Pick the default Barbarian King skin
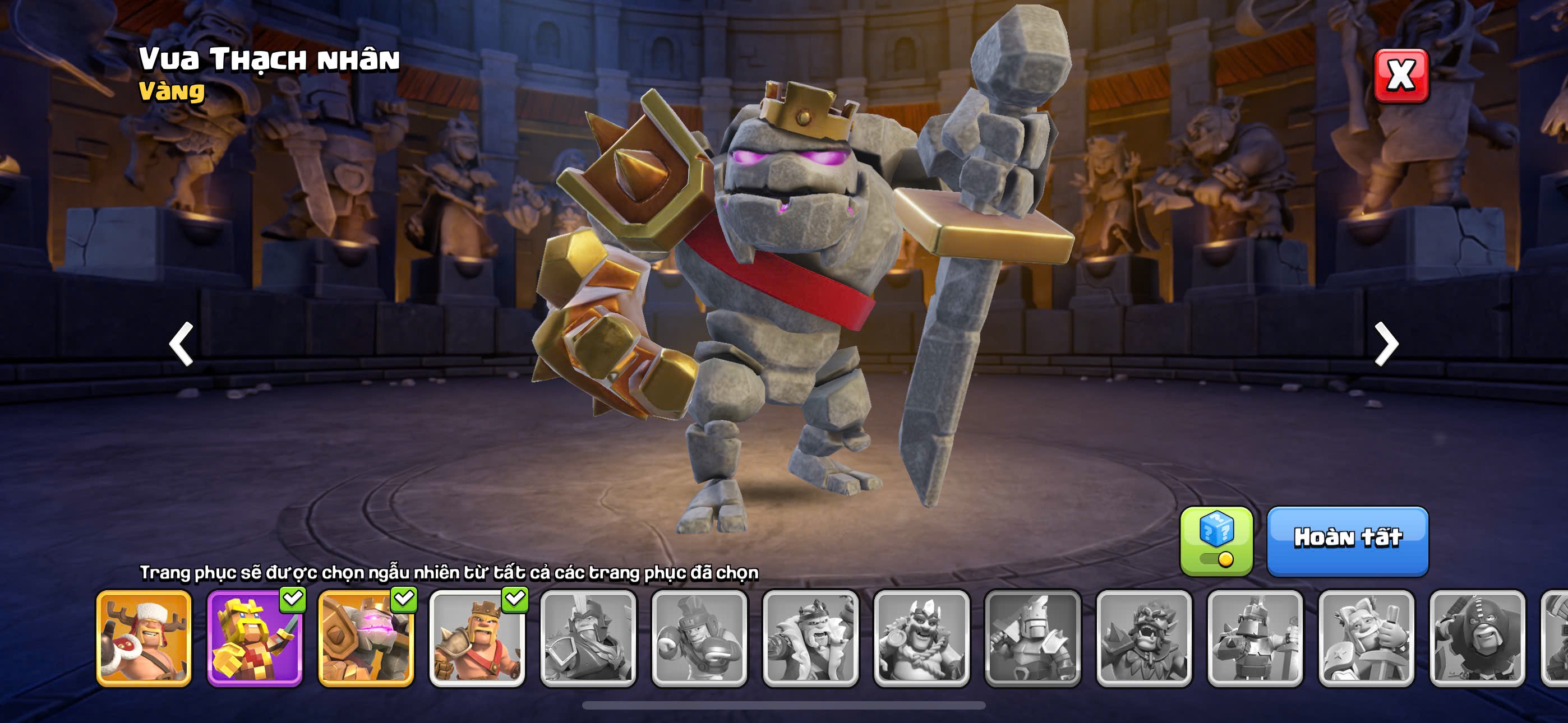Viewport: 1568px width, 723px height. (477, 638)
